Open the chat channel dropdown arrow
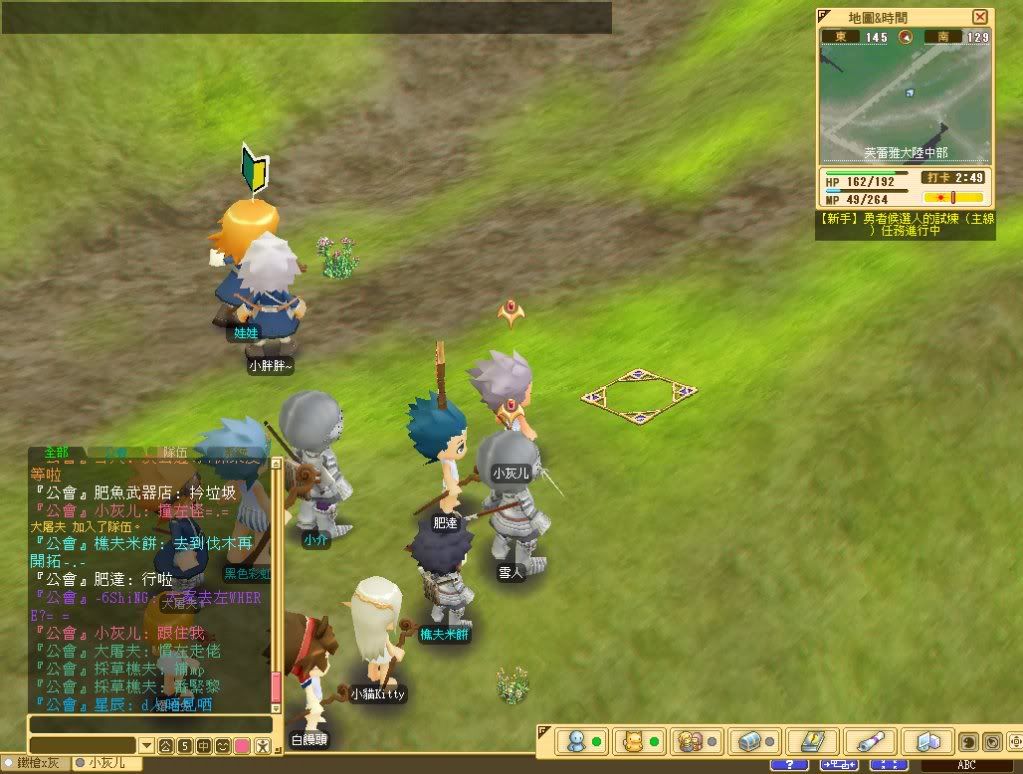1023x774 pixels. (147, 746)
